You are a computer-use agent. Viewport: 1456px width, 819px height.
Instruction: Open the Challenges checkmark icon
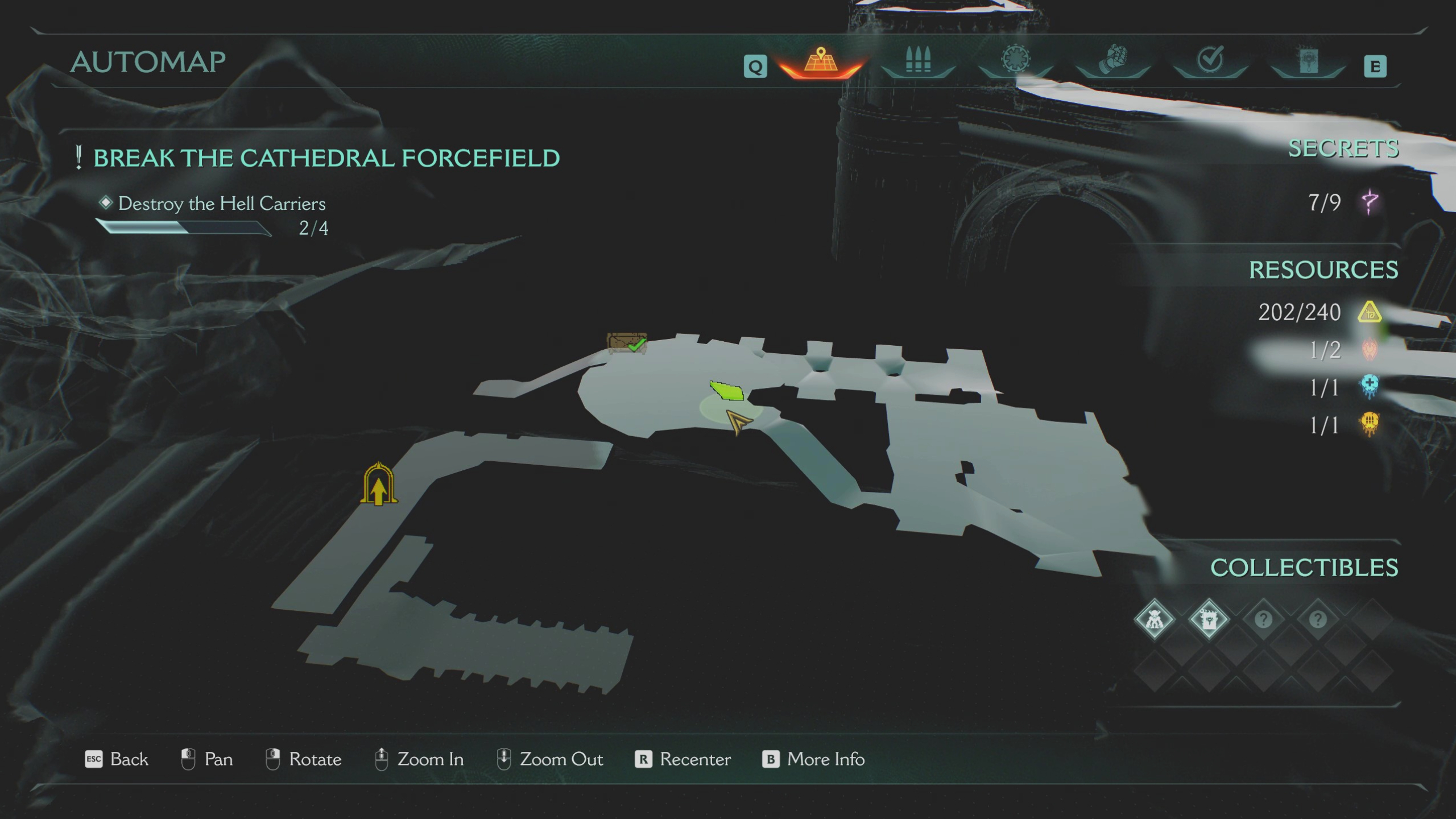click(1210, 60)
